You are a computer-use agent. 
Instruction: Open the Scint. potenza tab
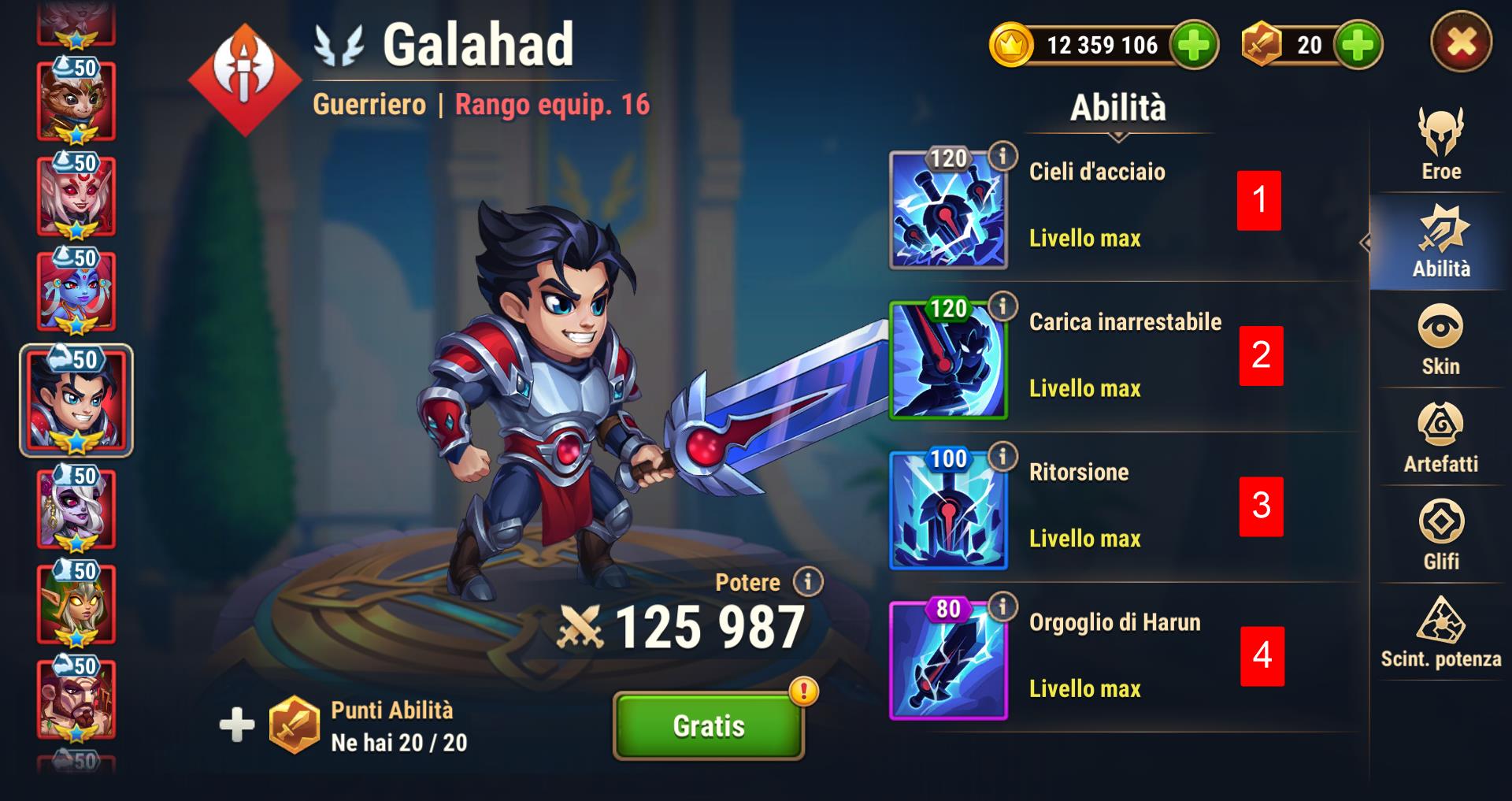[x=1440, y=633]
